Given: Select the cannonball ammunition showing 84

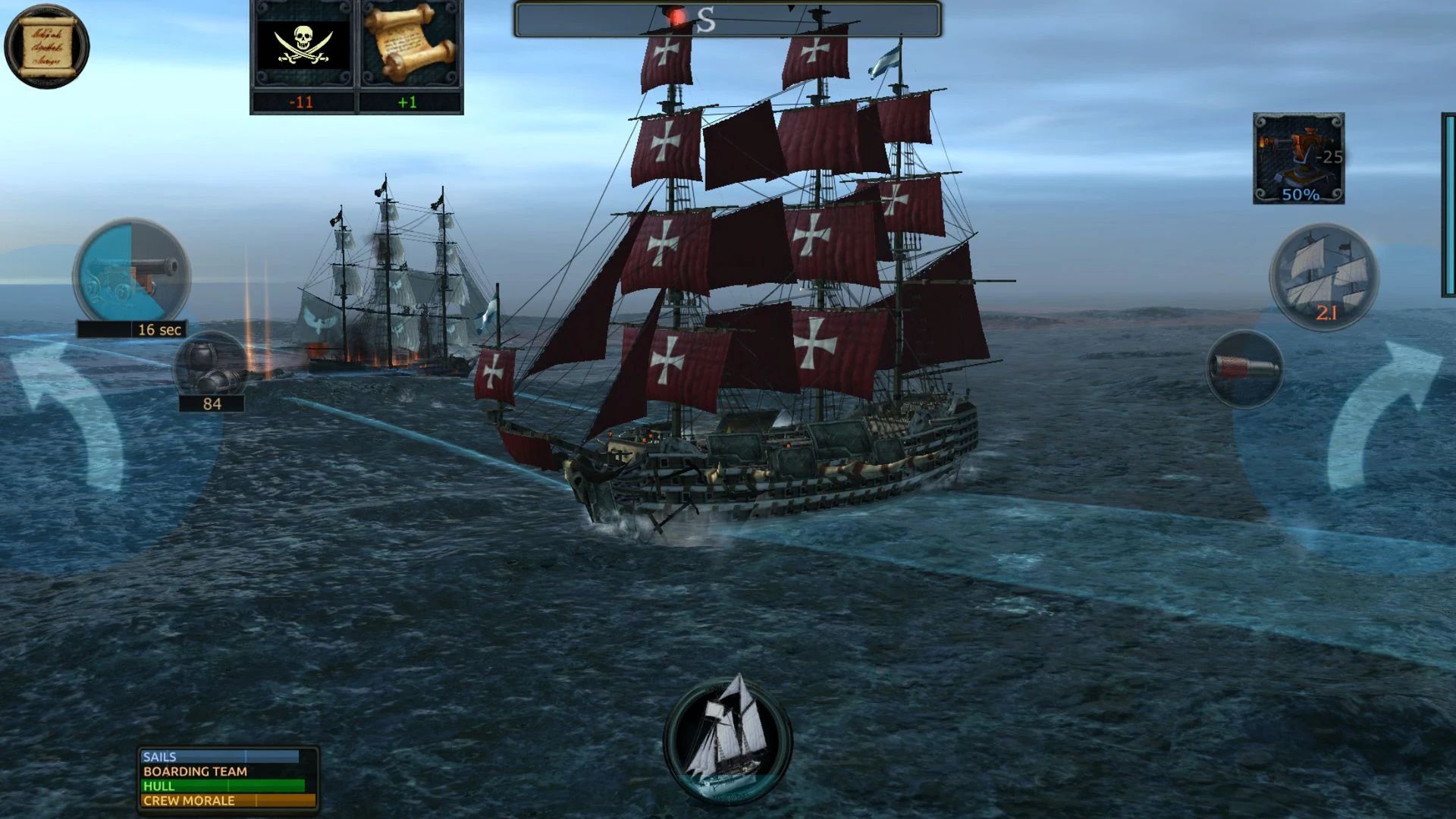Looking at the screenshot, I should click(x=209, y=372).
